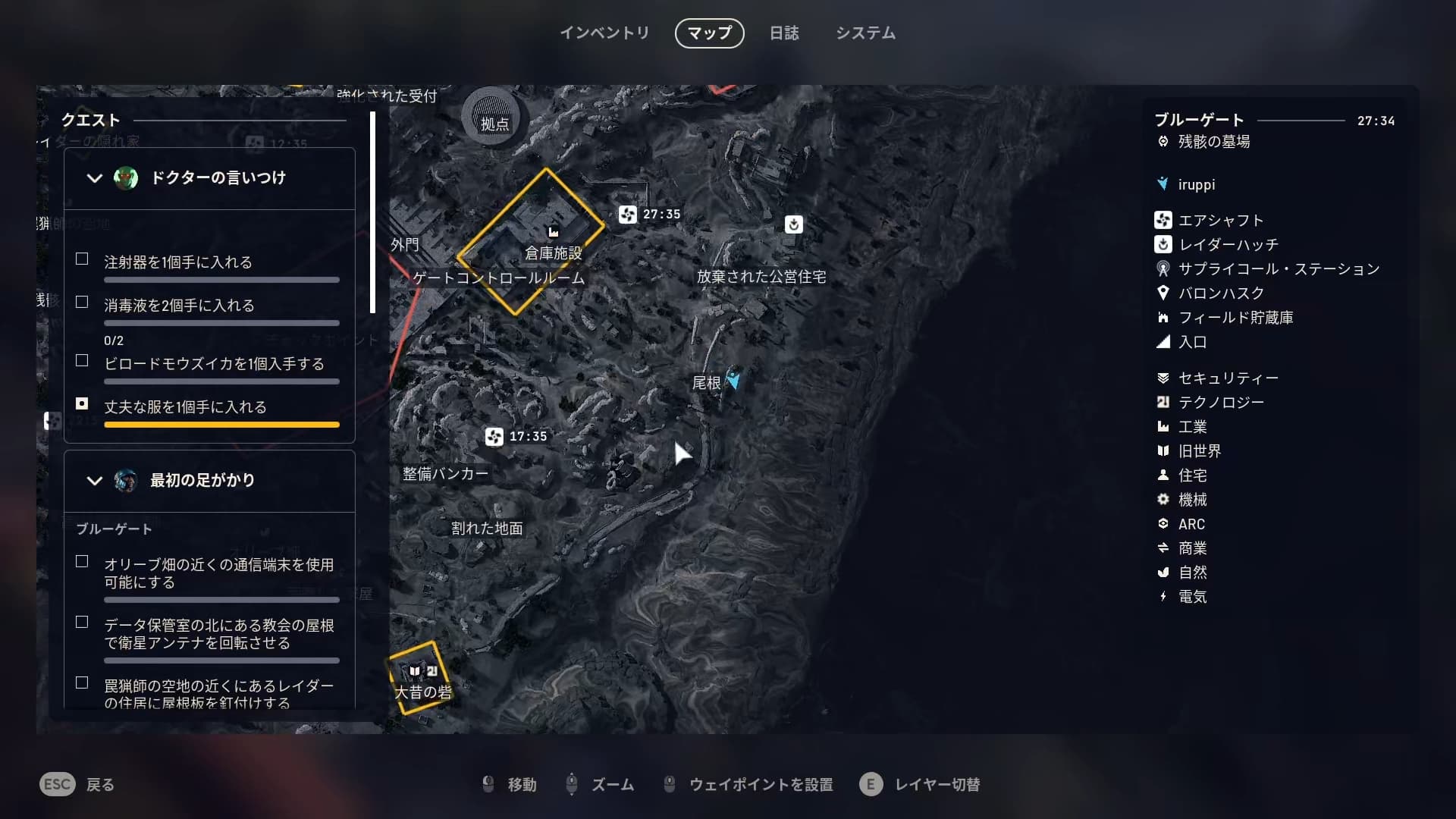Untrack the 丈夫な服を1個手に入れる objective
Screen dimensions: 1456x819
[x=82, y=404]
